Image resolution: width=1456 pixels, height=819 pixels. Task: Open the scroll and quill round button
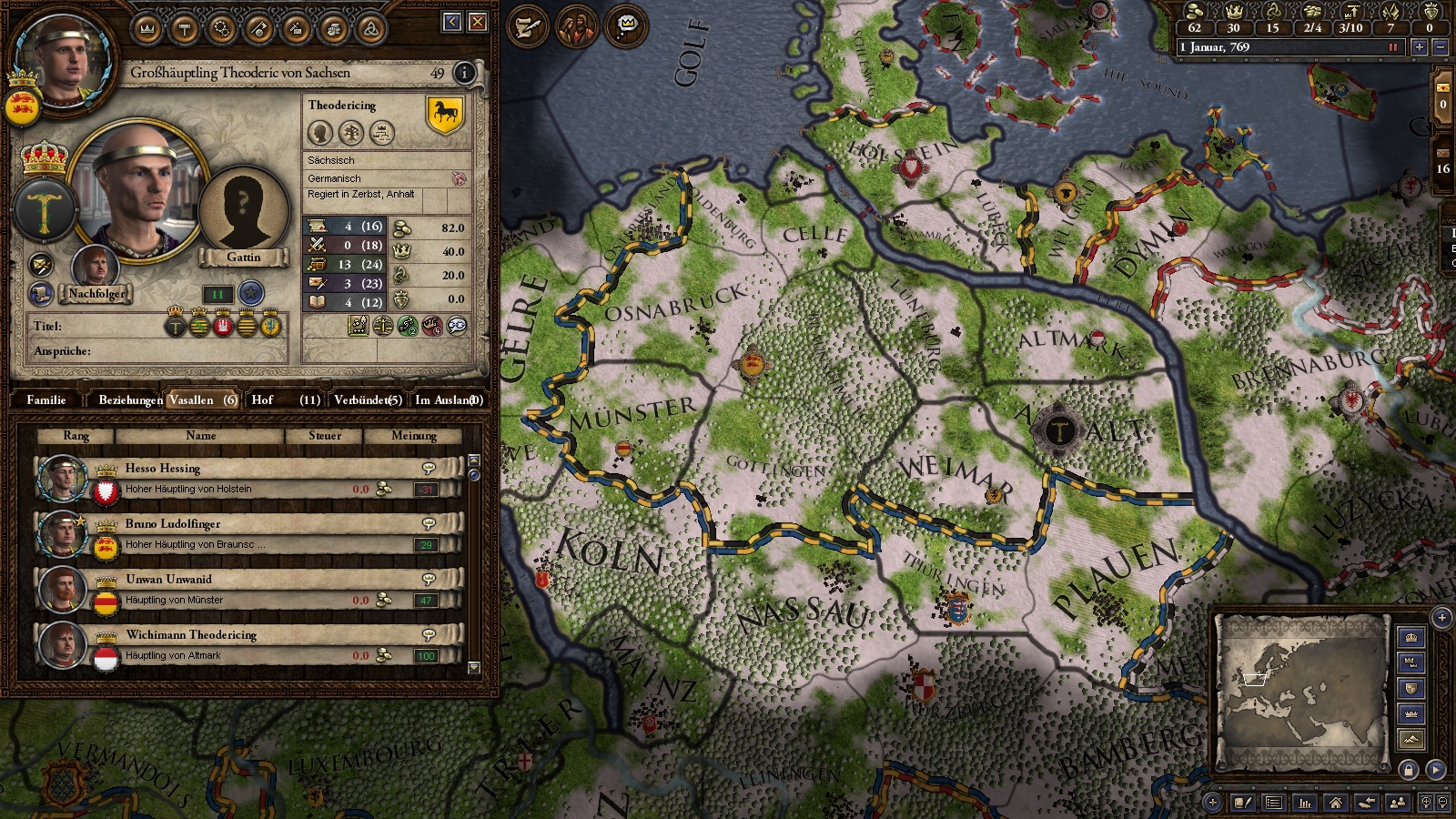tap(527, 27)
